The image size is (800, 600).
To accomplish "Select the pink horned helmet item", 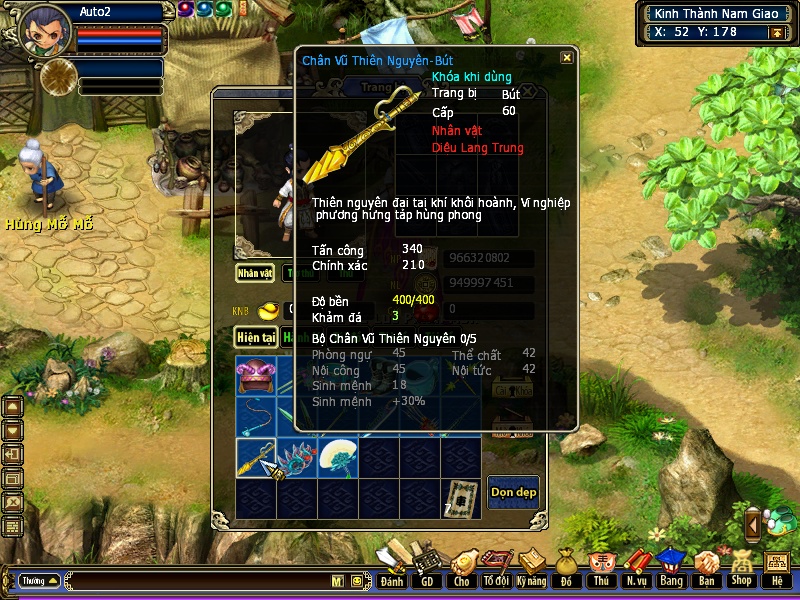I will click(x=256, y=376).
